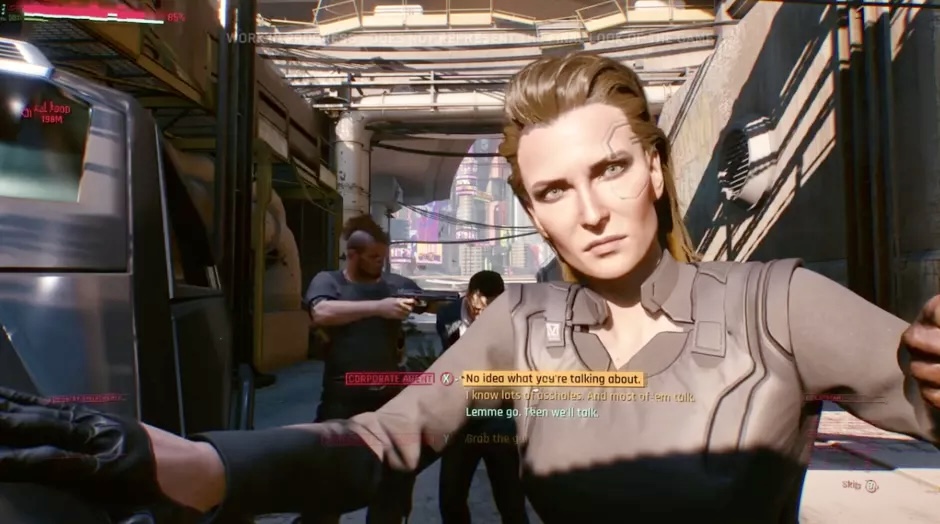Select the "I know lots of assholes" reply
The image size is (940, 524).
[x=580, y=396]
